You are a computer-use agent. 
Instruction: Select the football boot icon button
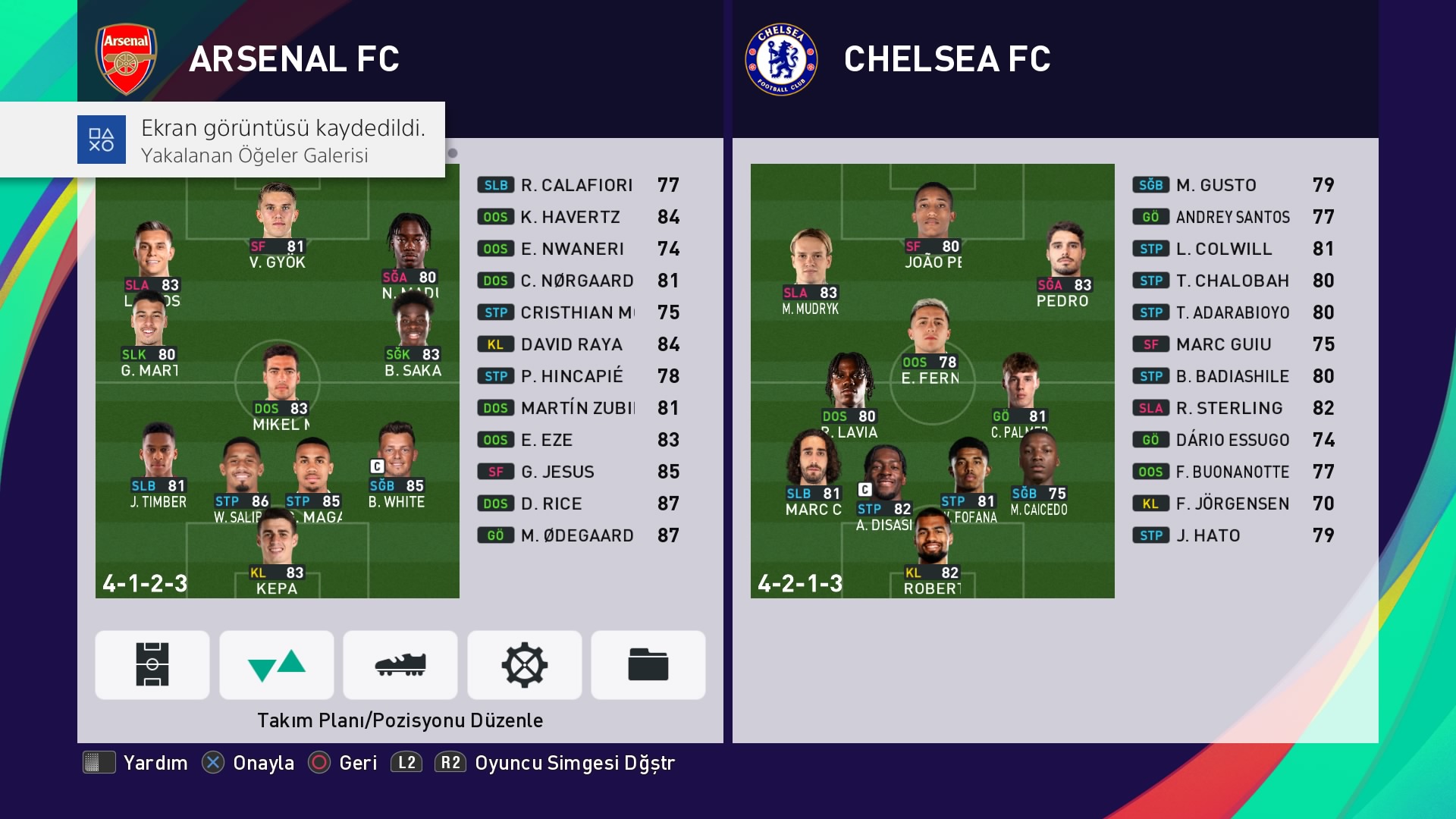(400, 665)
